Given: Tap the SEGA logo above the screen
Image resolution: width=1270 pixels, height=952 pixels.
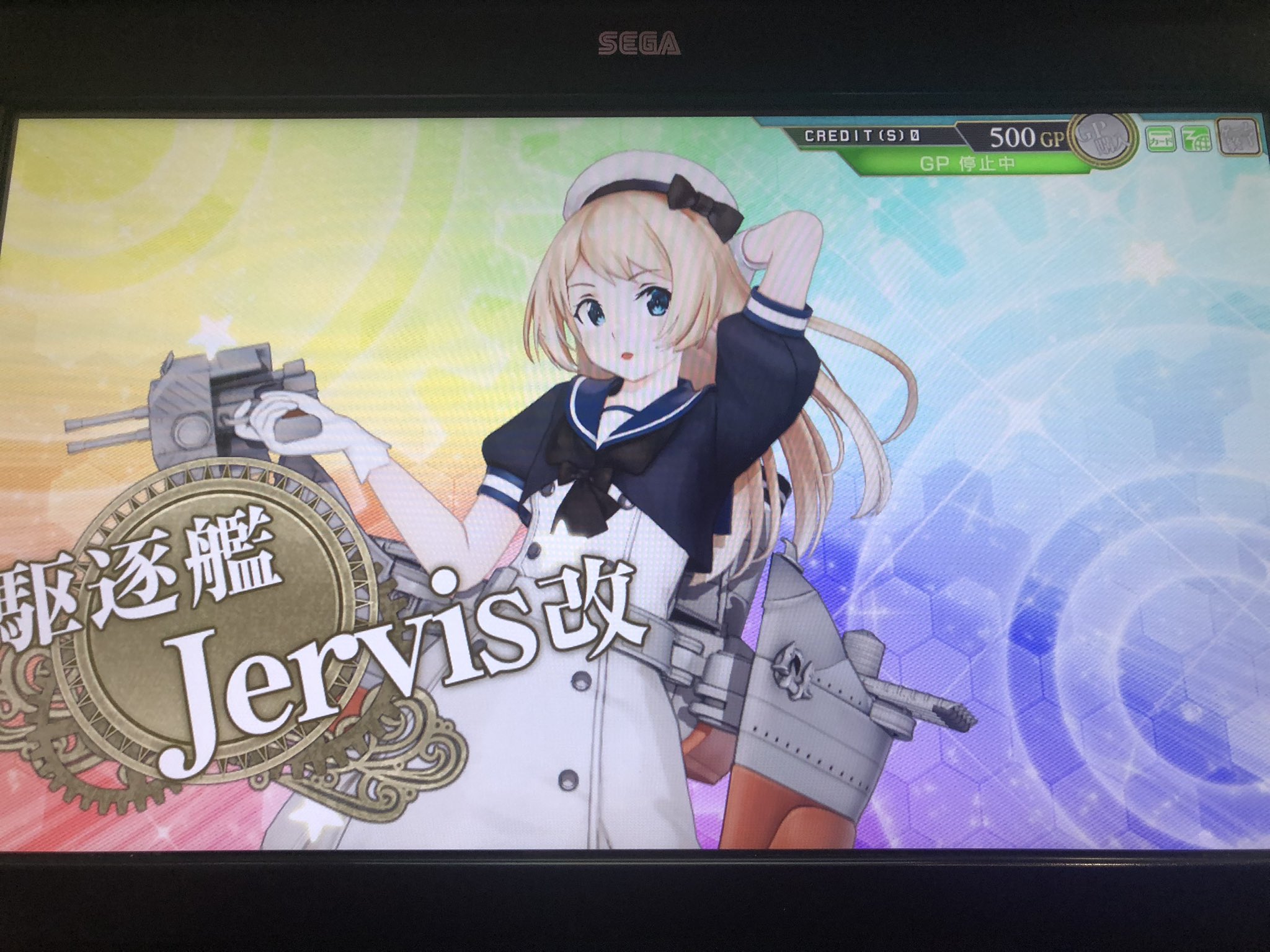Looking at the screenshot, I should coord(639,42).
